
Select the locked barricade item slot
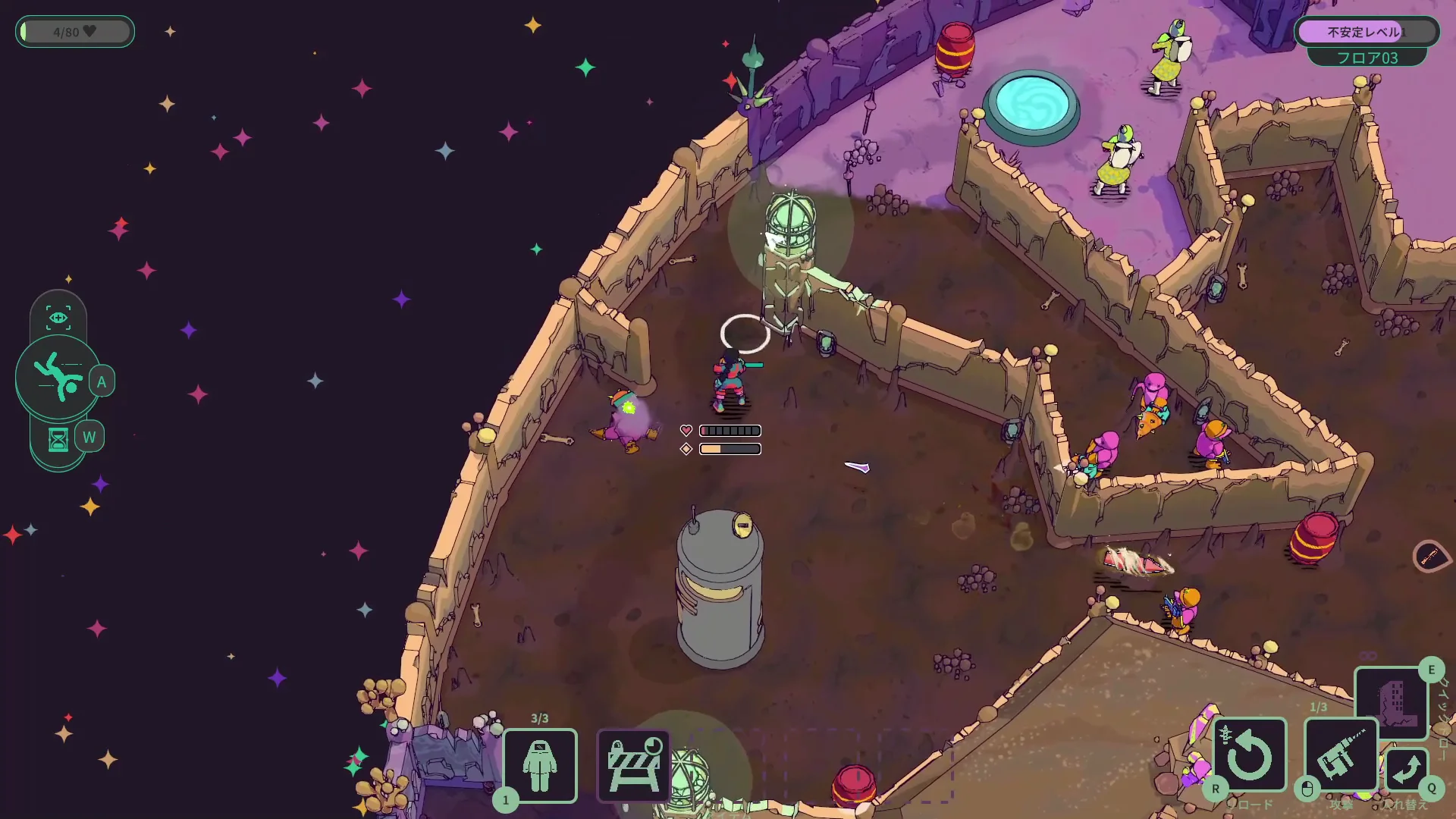634,764
